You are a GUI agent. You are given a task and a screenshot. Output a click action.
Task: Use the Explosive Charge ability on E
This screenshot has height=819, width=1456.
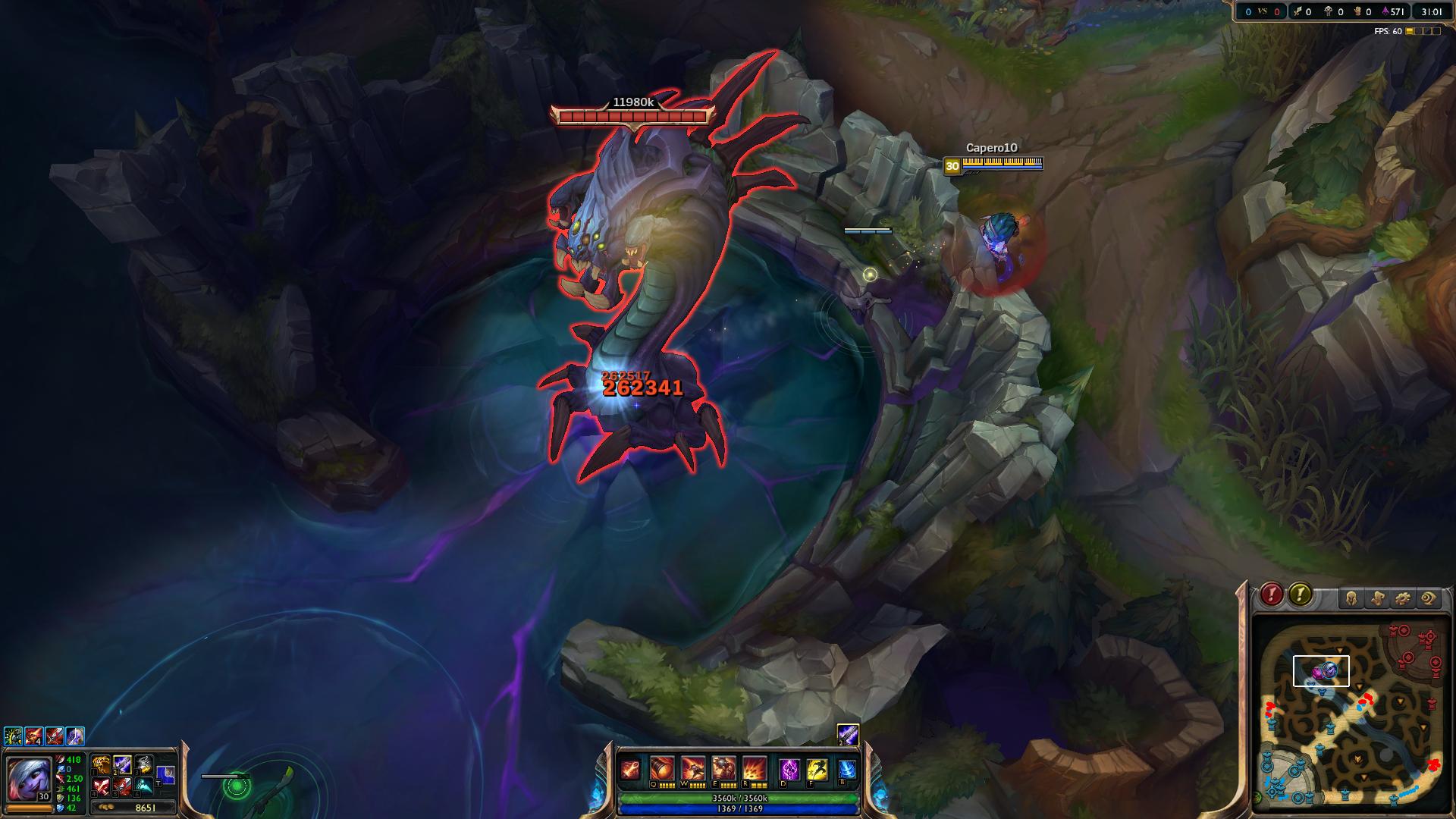724,767
